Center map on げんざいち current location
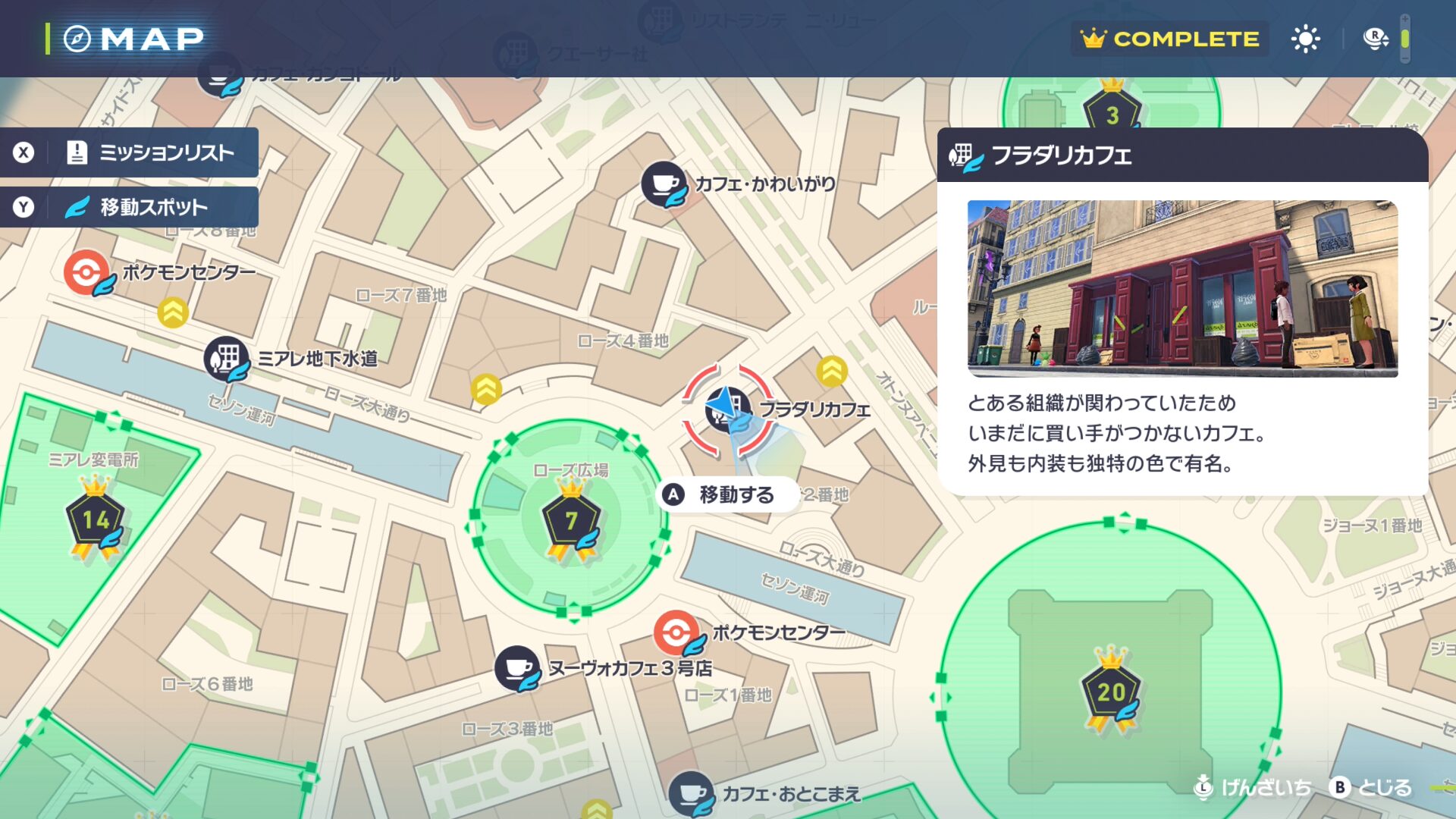 tap(1252, 788)
